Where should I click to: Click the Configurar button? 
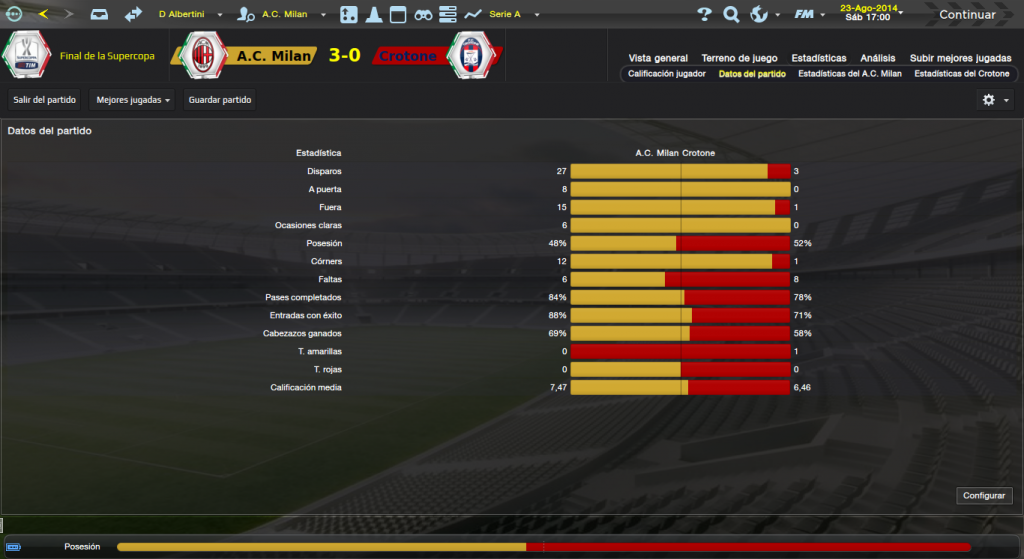pos(985,496)
